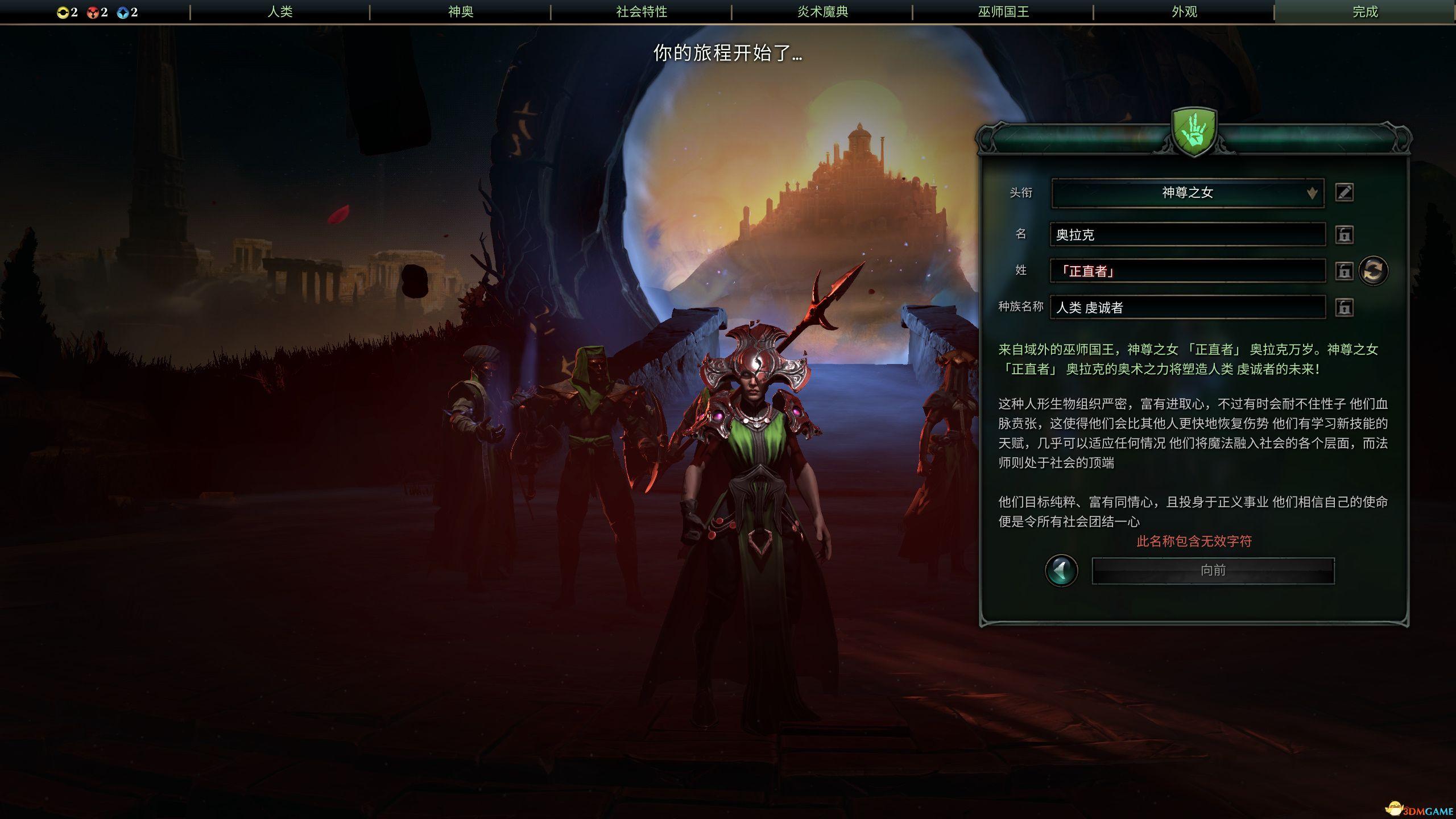The height and width of the screenshot is (819, 1456).
Task: Toggle the lock beside the 种族名称 field
Action: [x=1345, y=308]
